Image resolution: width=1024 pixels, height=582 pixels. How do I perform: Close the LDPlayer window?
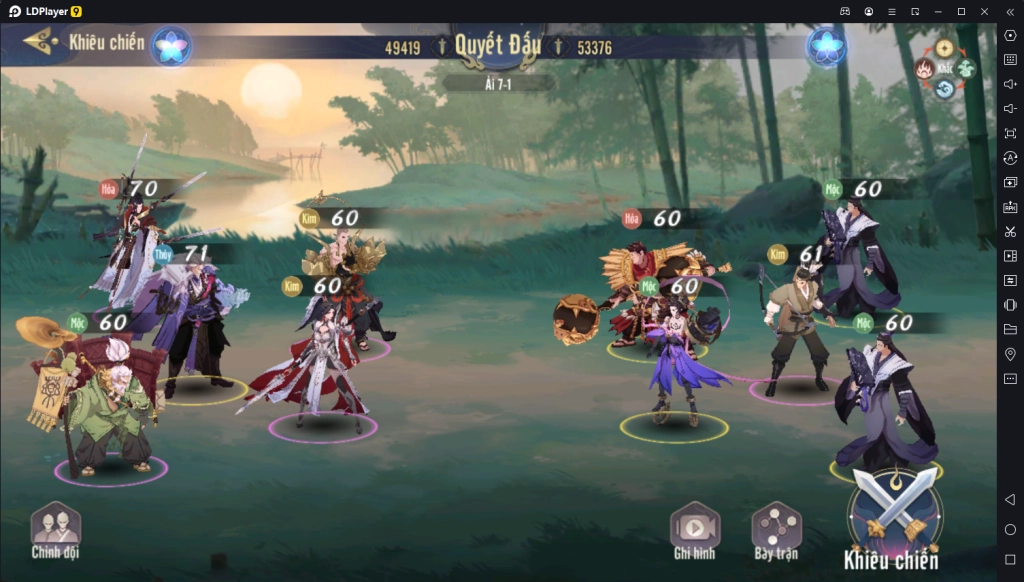pos(984,11)
